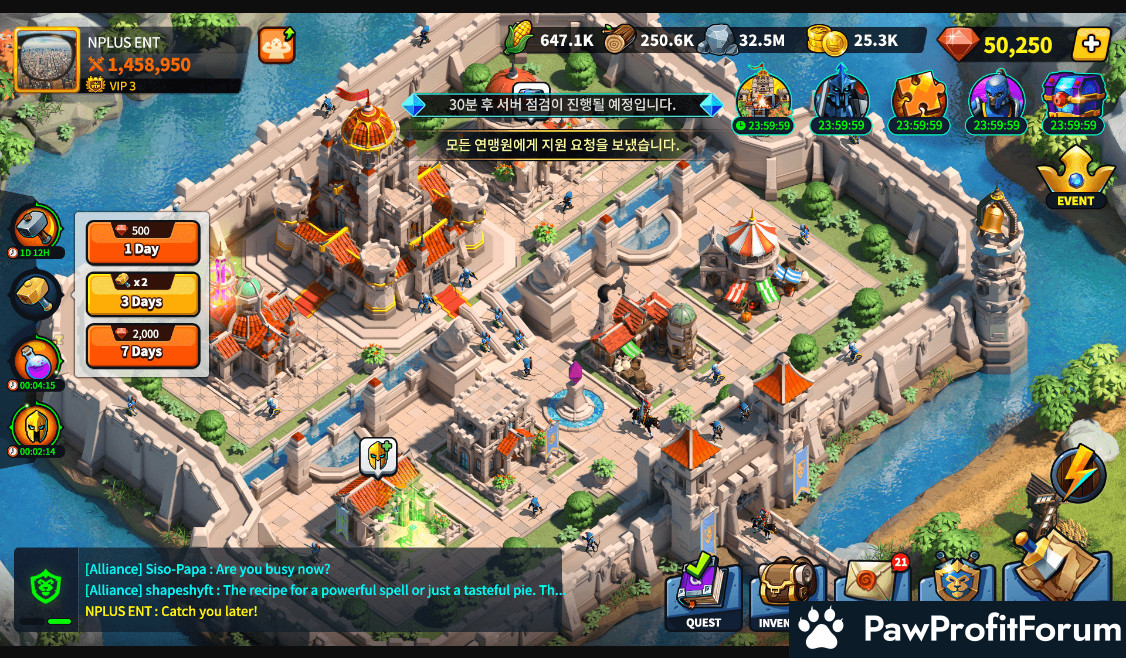Open the NPLUS ENT player profile avatar
The image size is (1126, 658).
(47, 59)
